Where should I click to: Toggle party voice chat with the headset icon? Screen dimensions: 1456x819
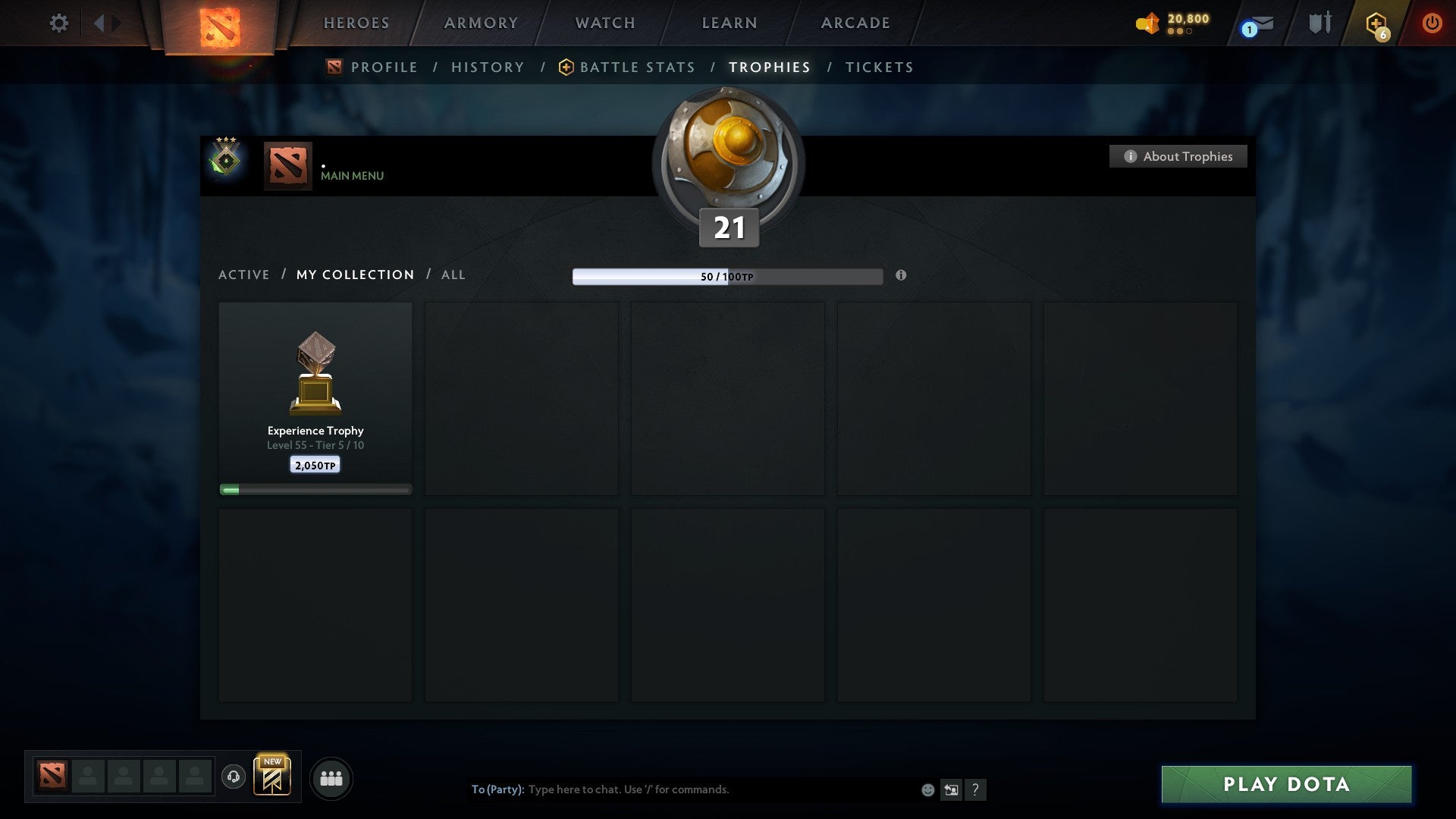coord(234,775)
